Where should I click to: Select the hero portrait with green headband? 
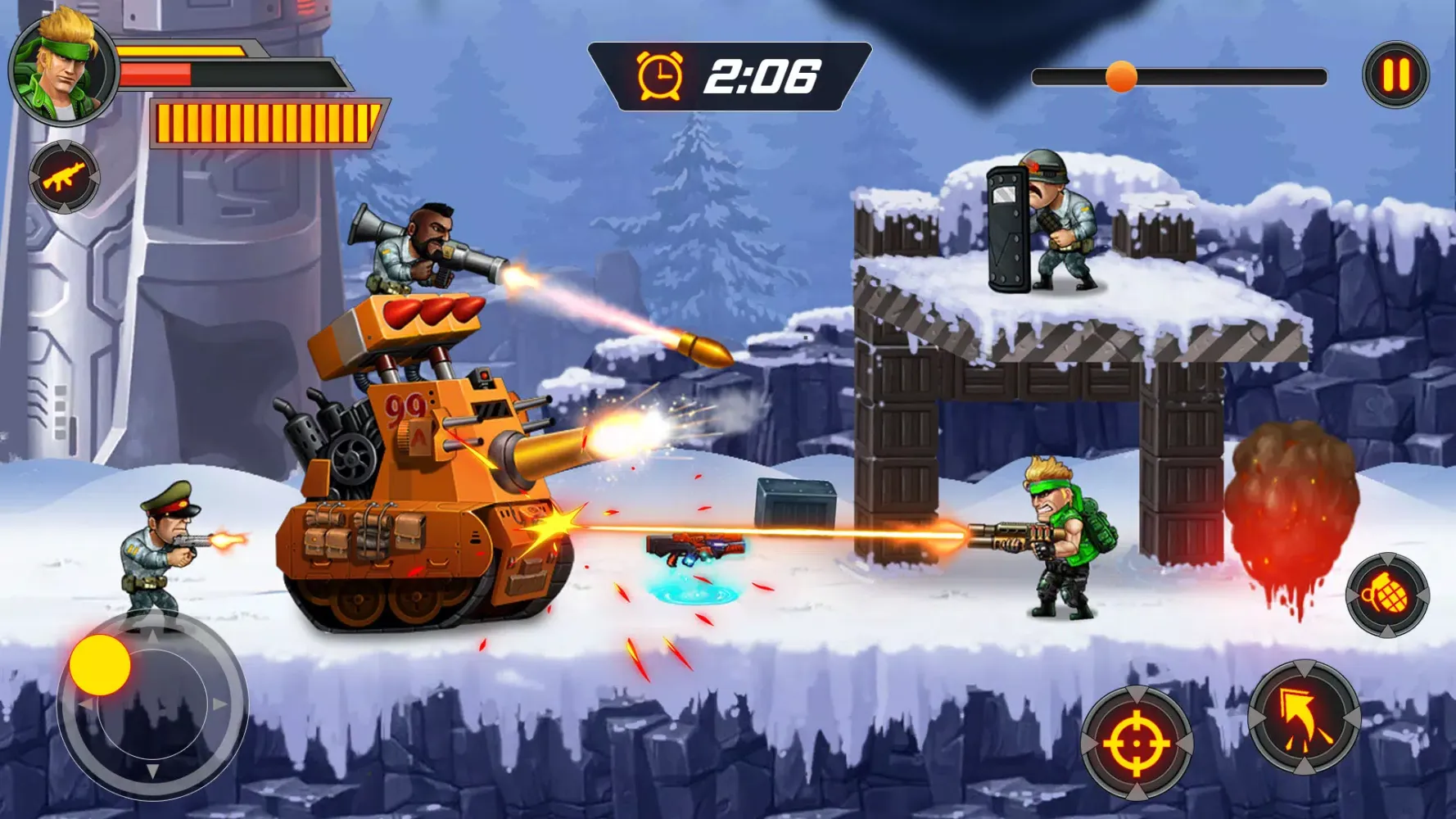(62, 69)
